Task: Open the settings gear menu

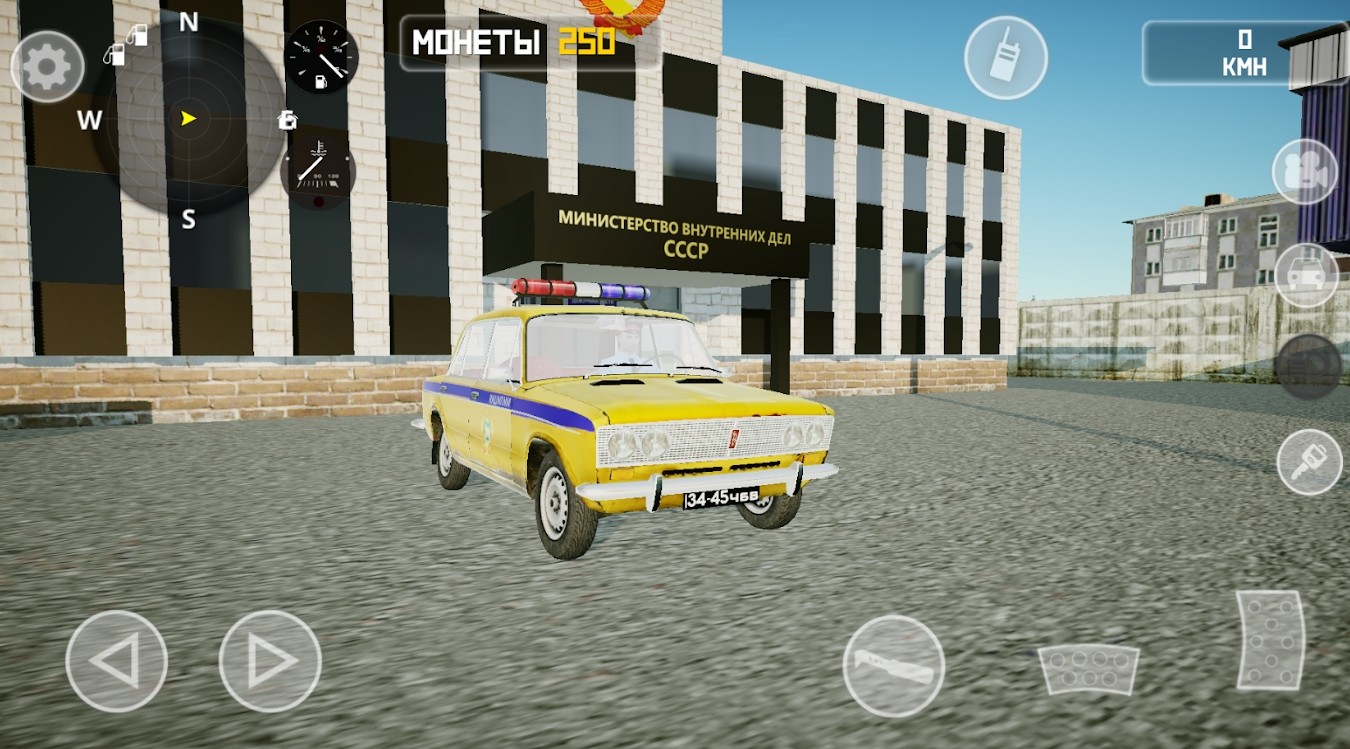Action: [45, 64]
